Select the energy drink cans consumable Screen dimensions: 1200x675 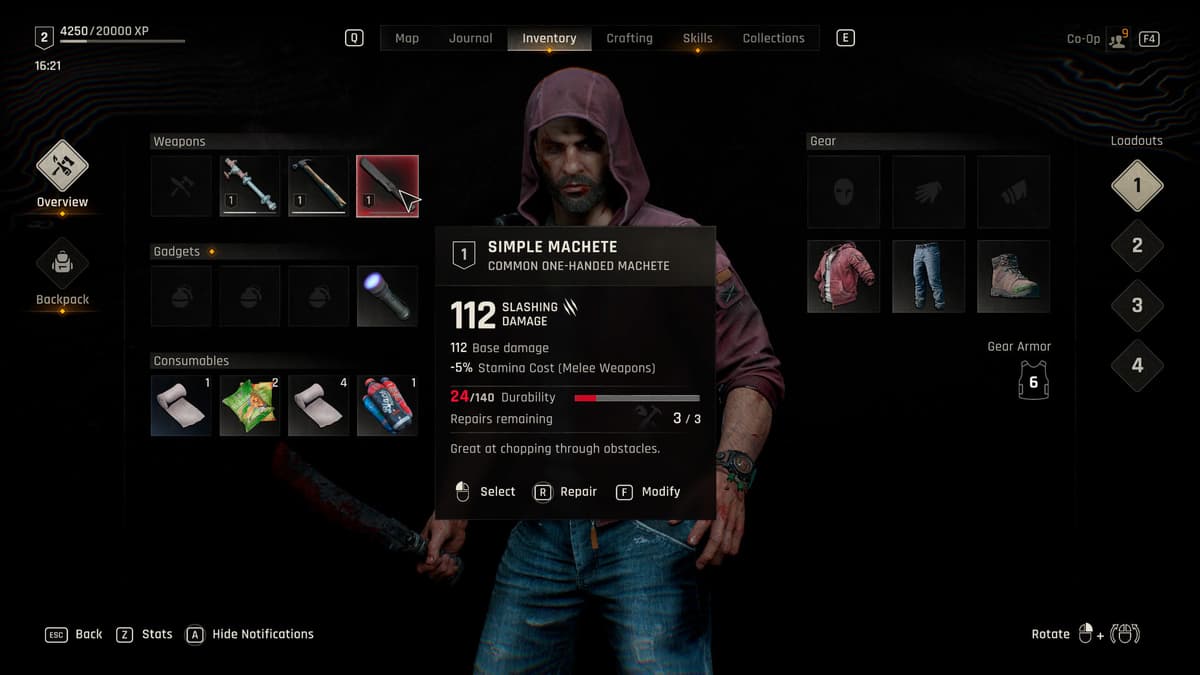pyautogui.click(x=387, y=405)
